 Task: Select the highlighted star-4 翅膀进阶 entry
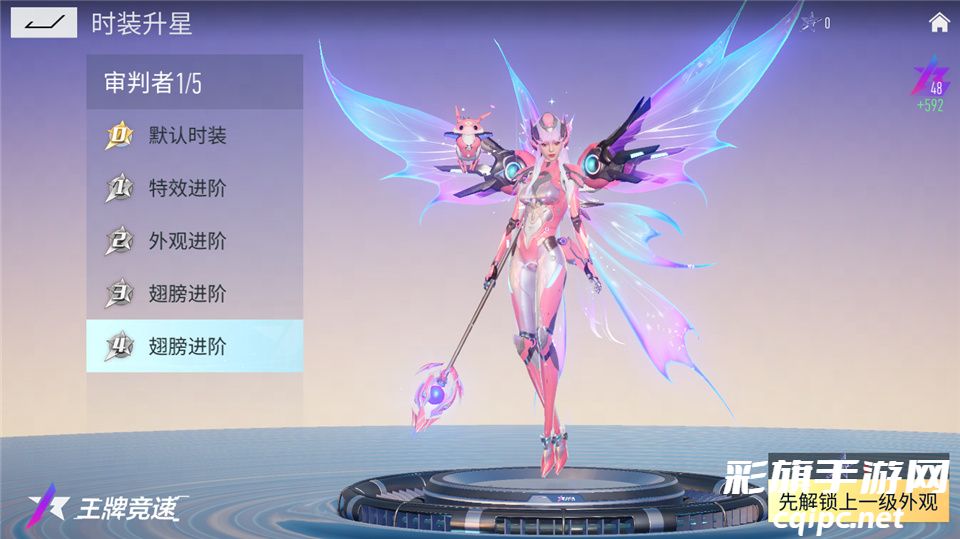coord(194,347)
